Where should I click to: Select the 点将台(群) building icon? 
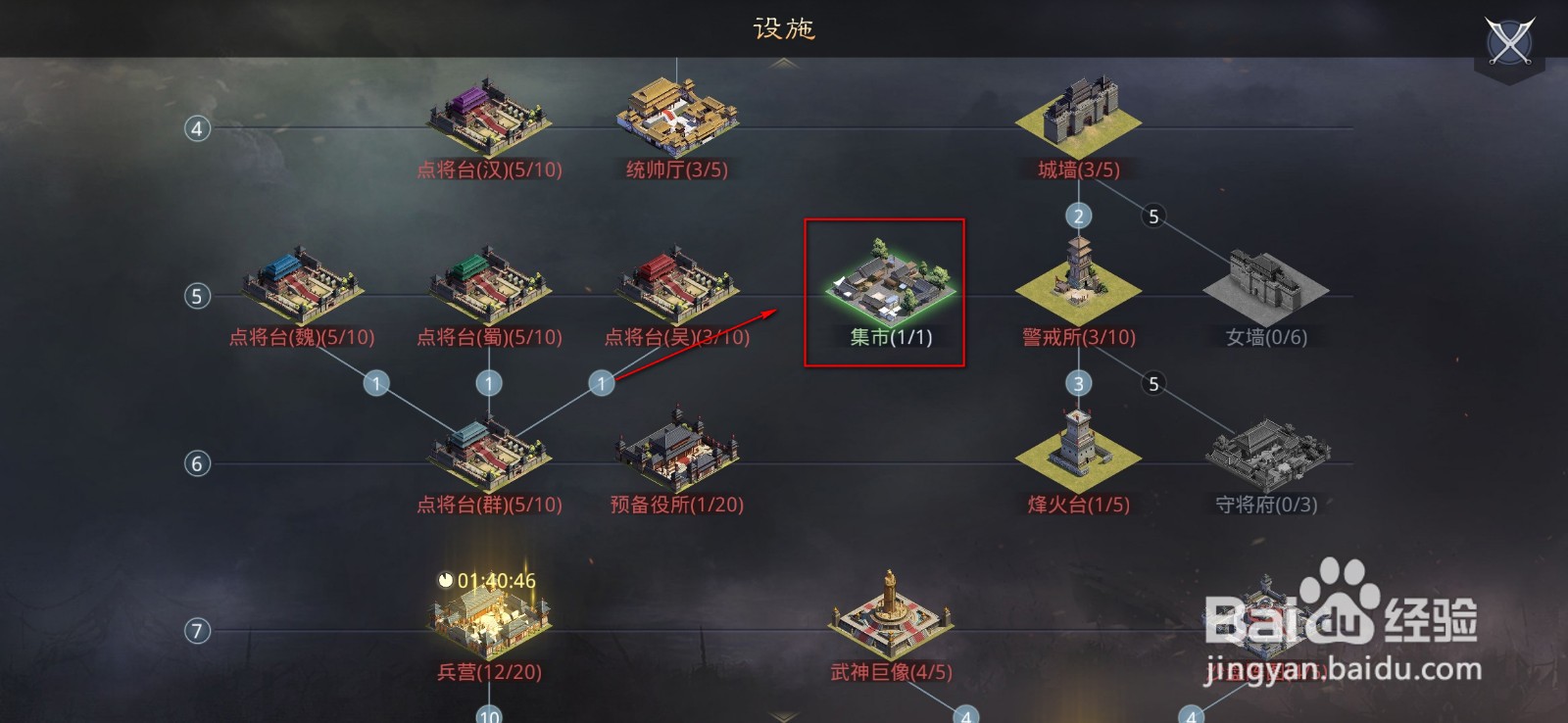pos(487,454)
